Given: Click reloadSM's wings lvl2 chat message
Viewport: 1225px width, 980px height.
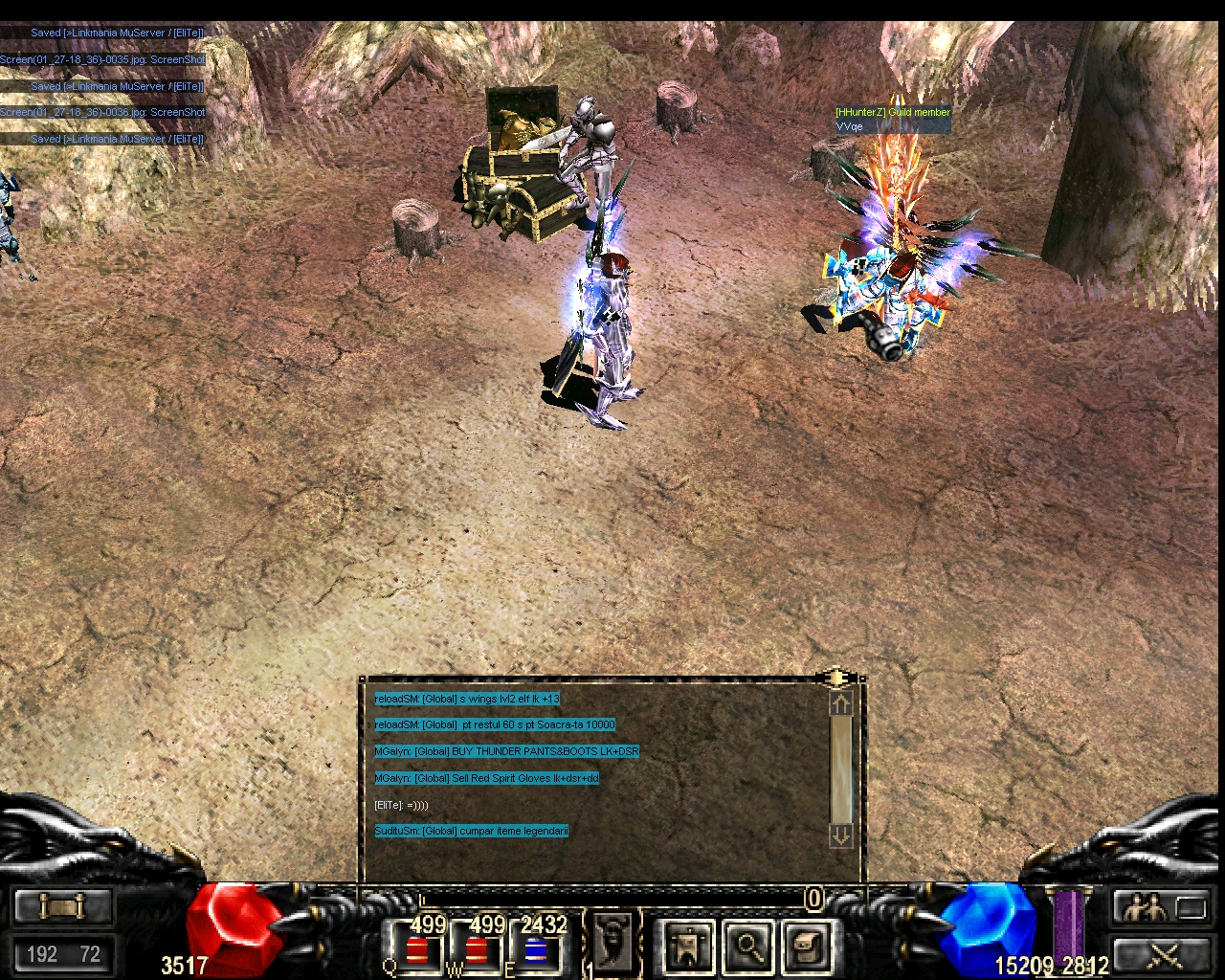Looking at the screenshot, I should coord(467,699).
